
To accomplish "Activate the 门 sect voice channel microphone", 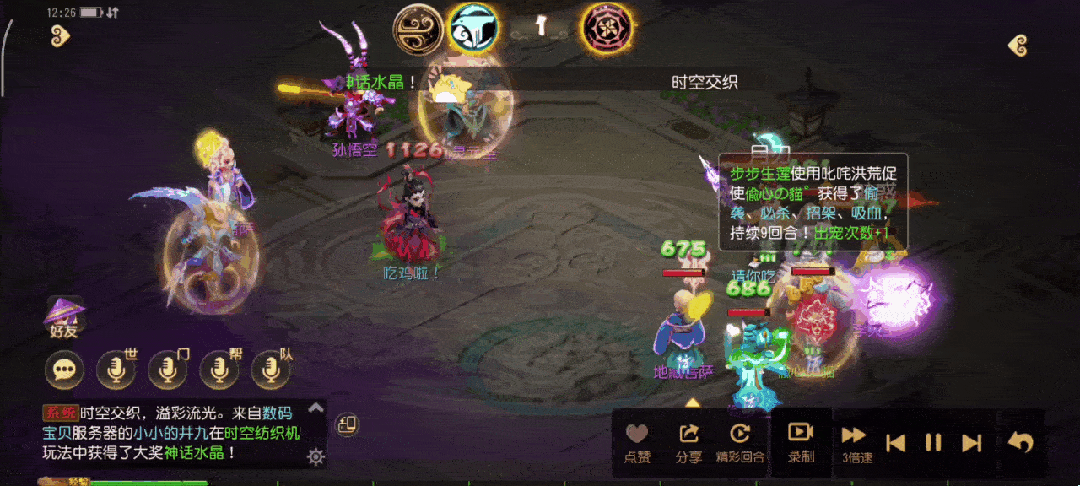I will 168,371.
